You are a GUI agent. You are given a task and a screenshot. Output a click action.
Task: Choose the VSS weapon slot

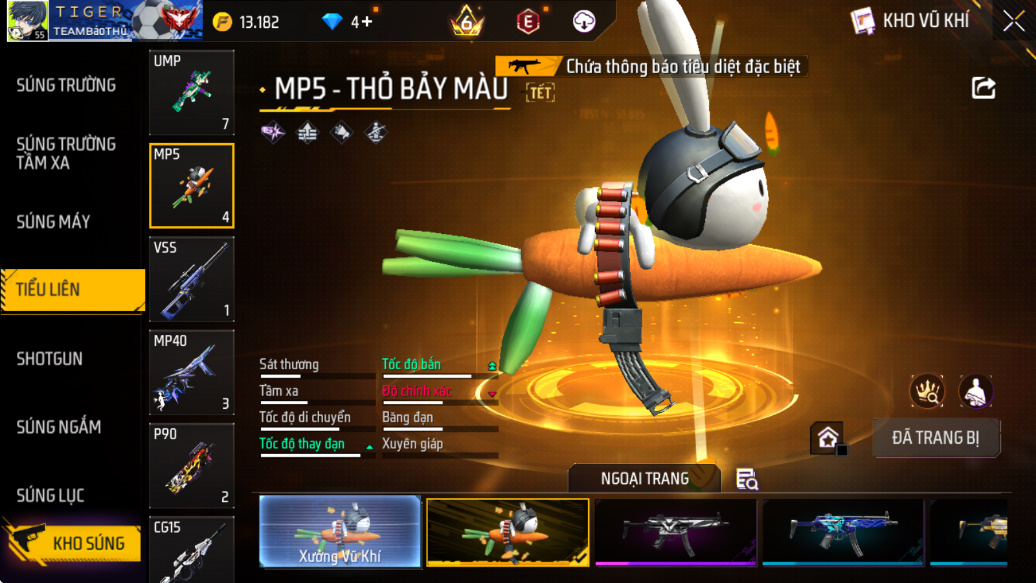click(x=191, y=278)
